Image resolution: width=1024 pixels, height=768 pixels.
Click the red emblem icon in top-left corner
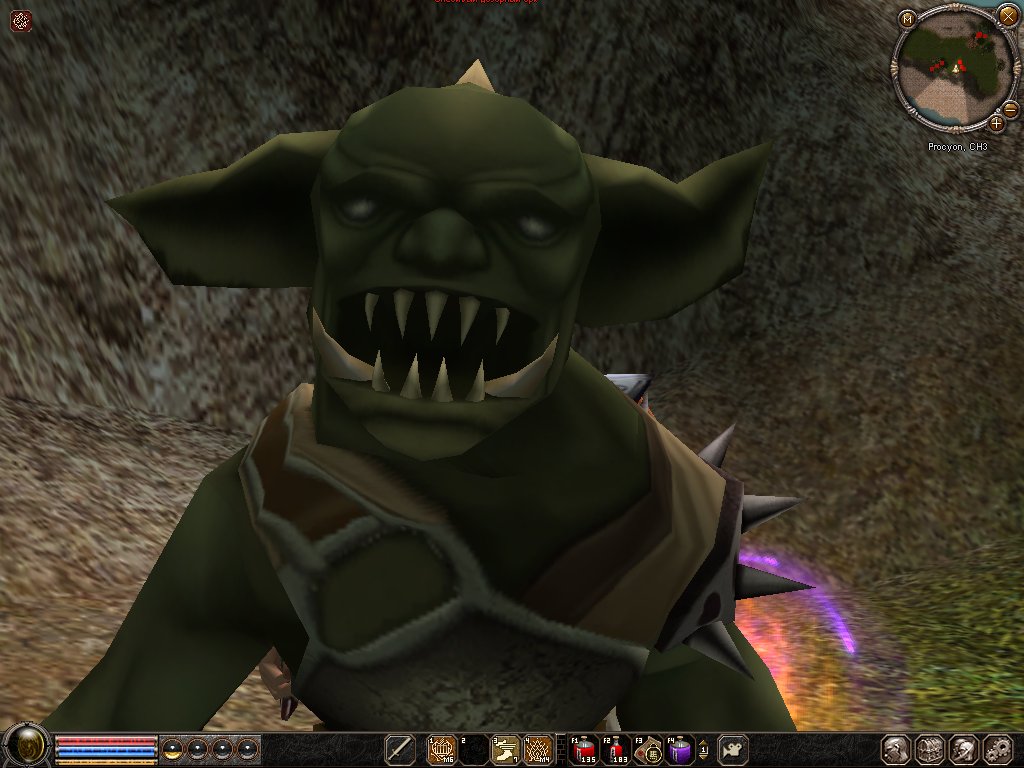pos(21,20)
